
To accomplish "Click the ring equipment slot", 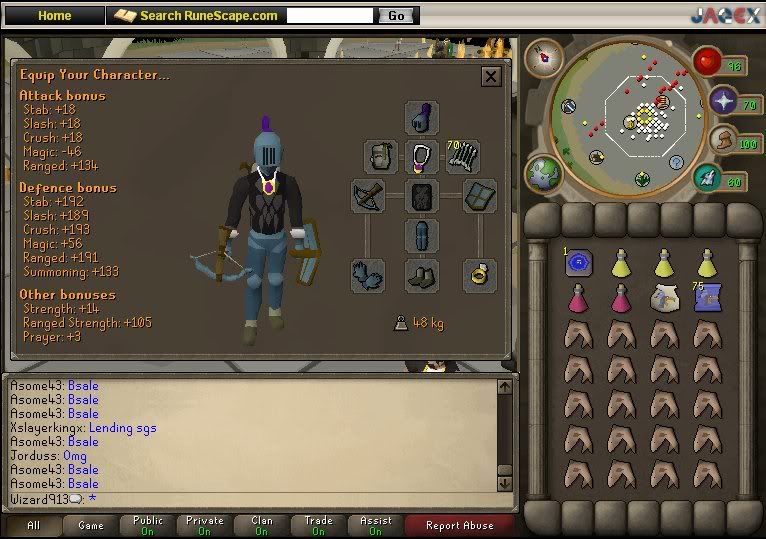I will click(479, 275).
